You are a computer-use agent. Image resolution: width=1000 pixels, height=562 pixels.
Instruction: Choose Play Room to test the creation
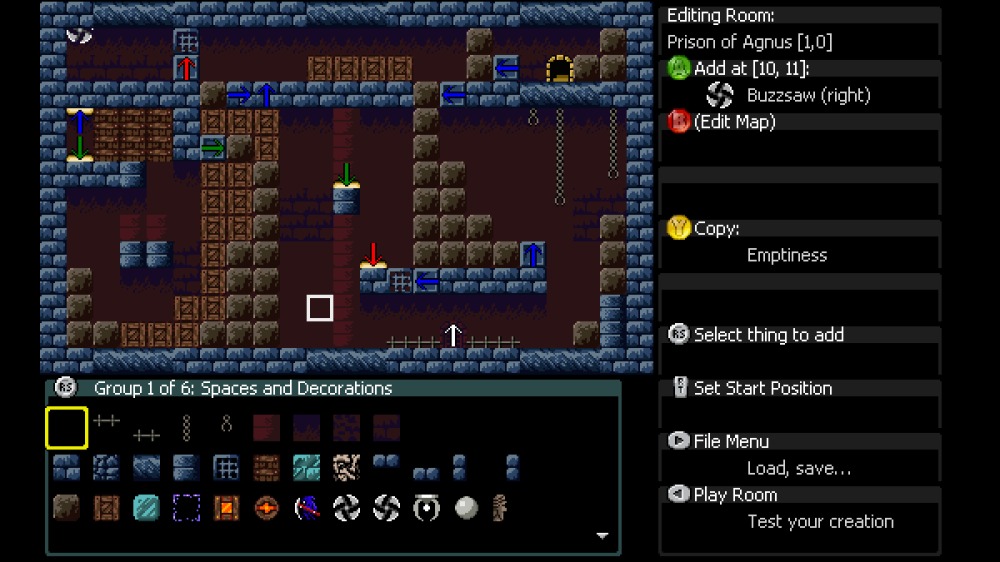pyautogui.click(x=735, y=495)
